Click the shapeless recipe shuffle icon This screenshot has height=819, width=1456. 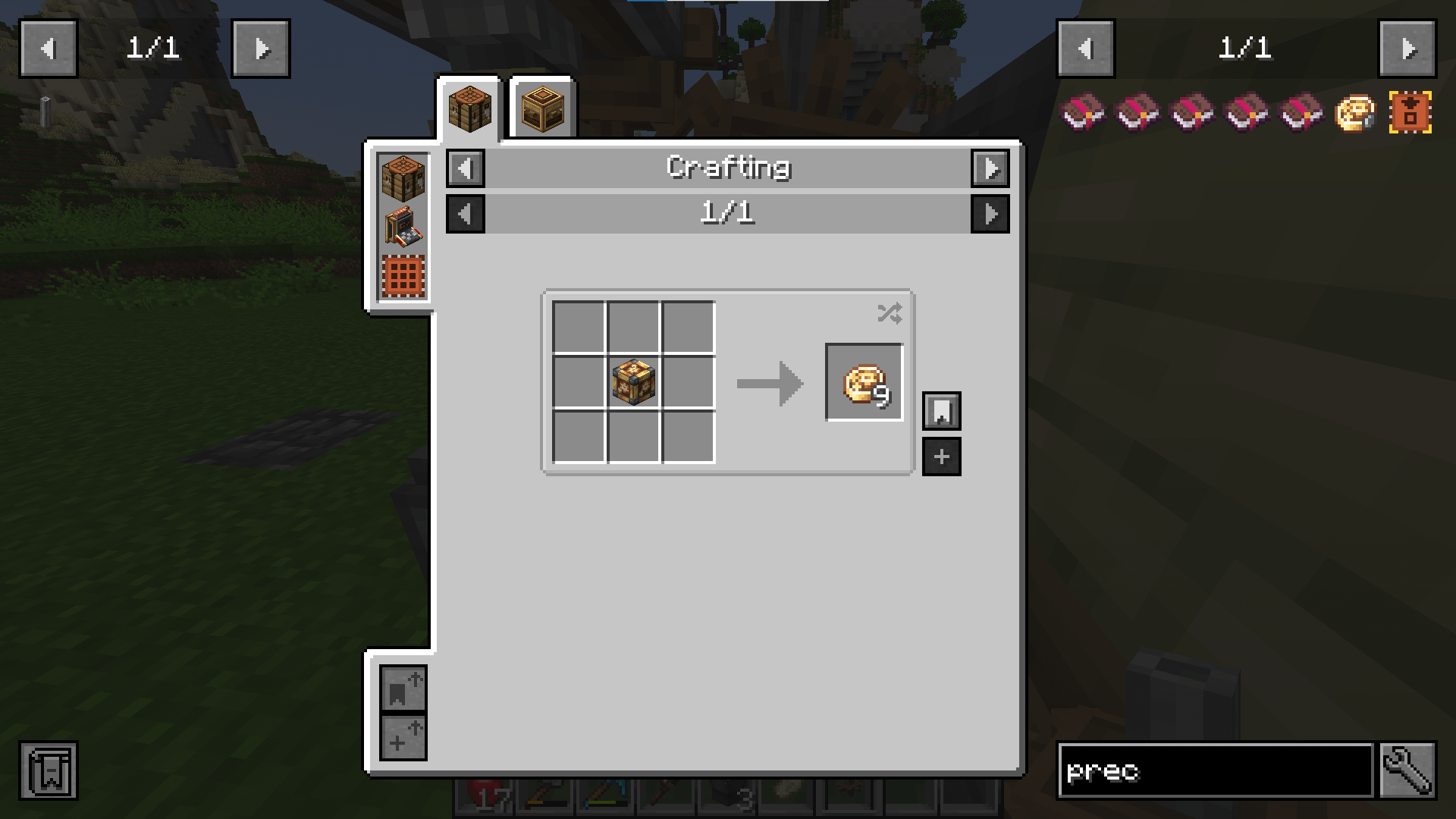click(889, 312)
